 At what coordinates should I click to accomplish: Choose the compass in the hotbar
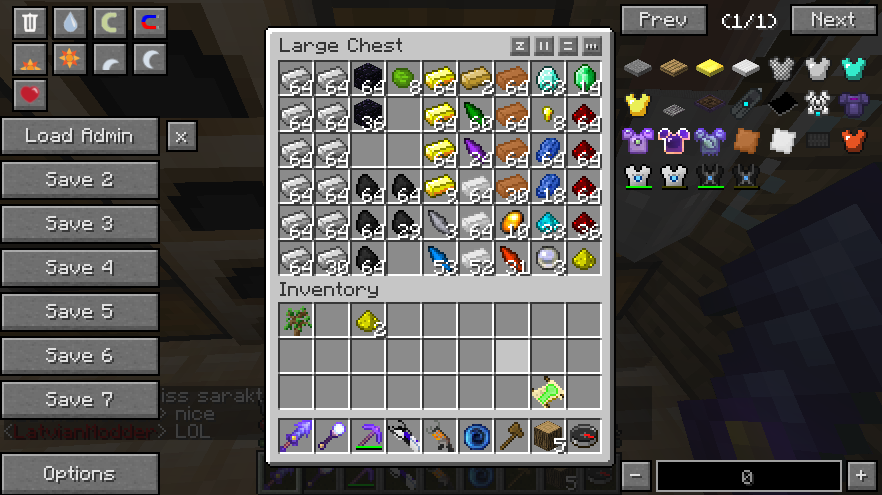click(583, 437)
